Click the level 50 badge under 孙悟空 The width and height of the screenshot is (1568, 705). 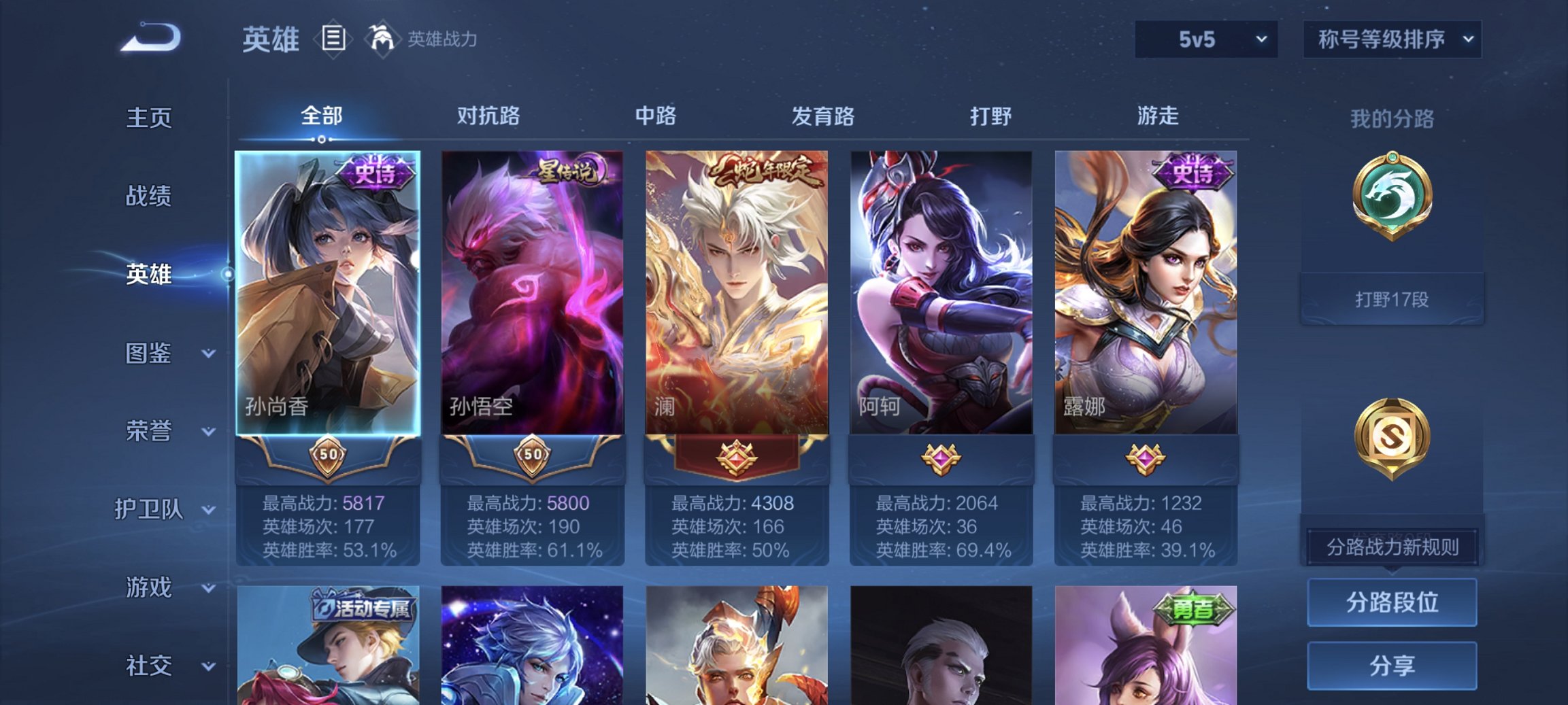tap(535, 455)
